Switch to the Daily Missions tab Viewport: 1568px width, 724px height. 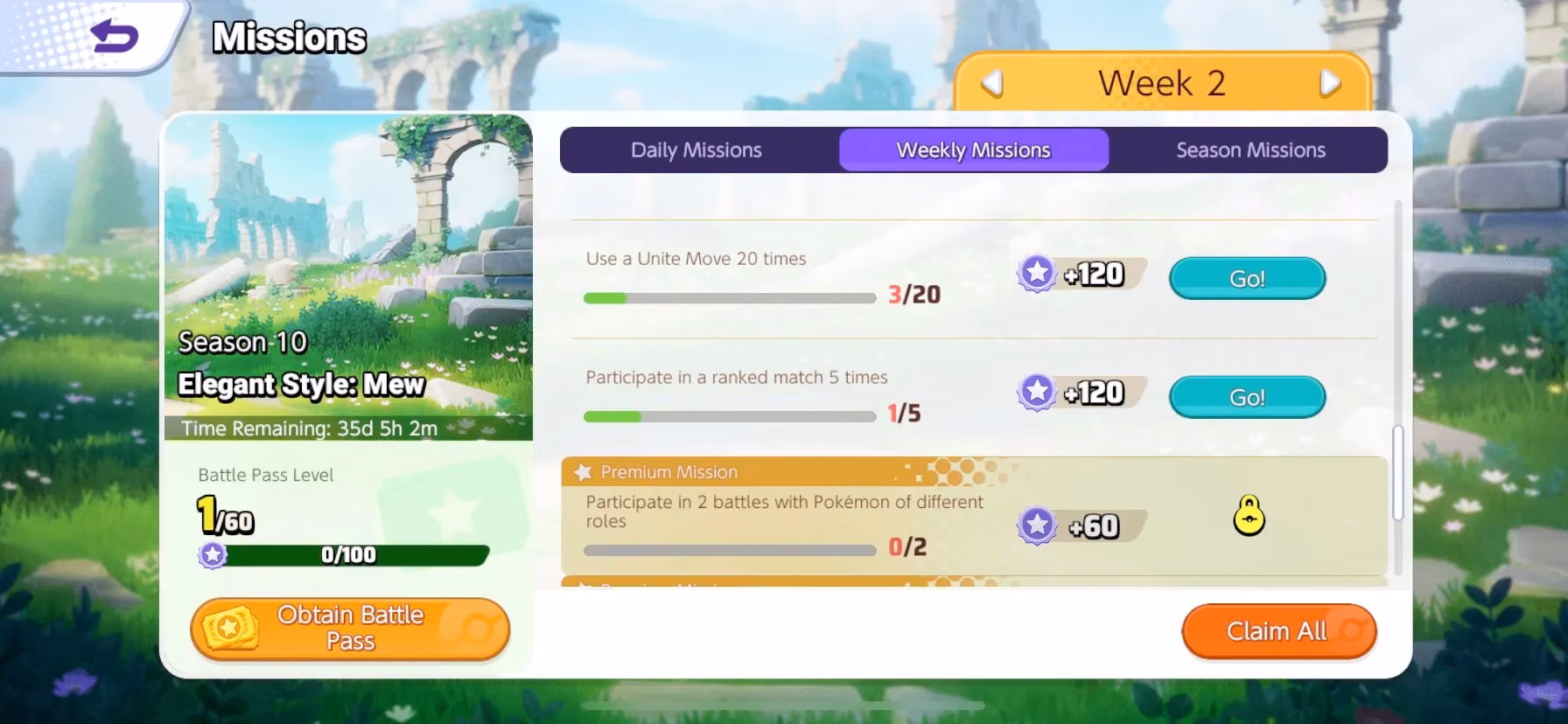pyautogui.click(x=696, y=150)
